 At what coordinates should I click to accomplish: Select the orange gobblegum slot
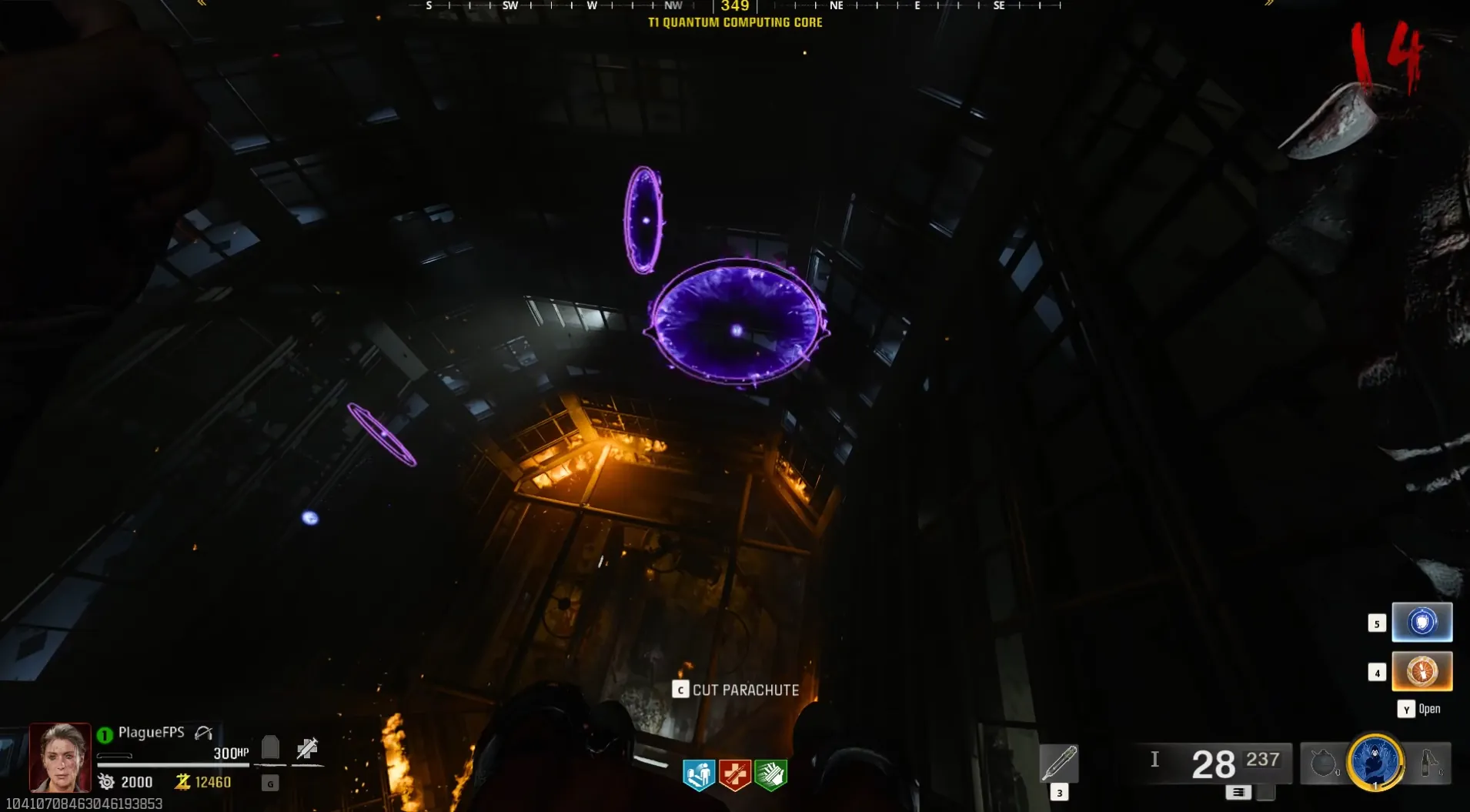pyautogui.click(x=1422, y=671)
